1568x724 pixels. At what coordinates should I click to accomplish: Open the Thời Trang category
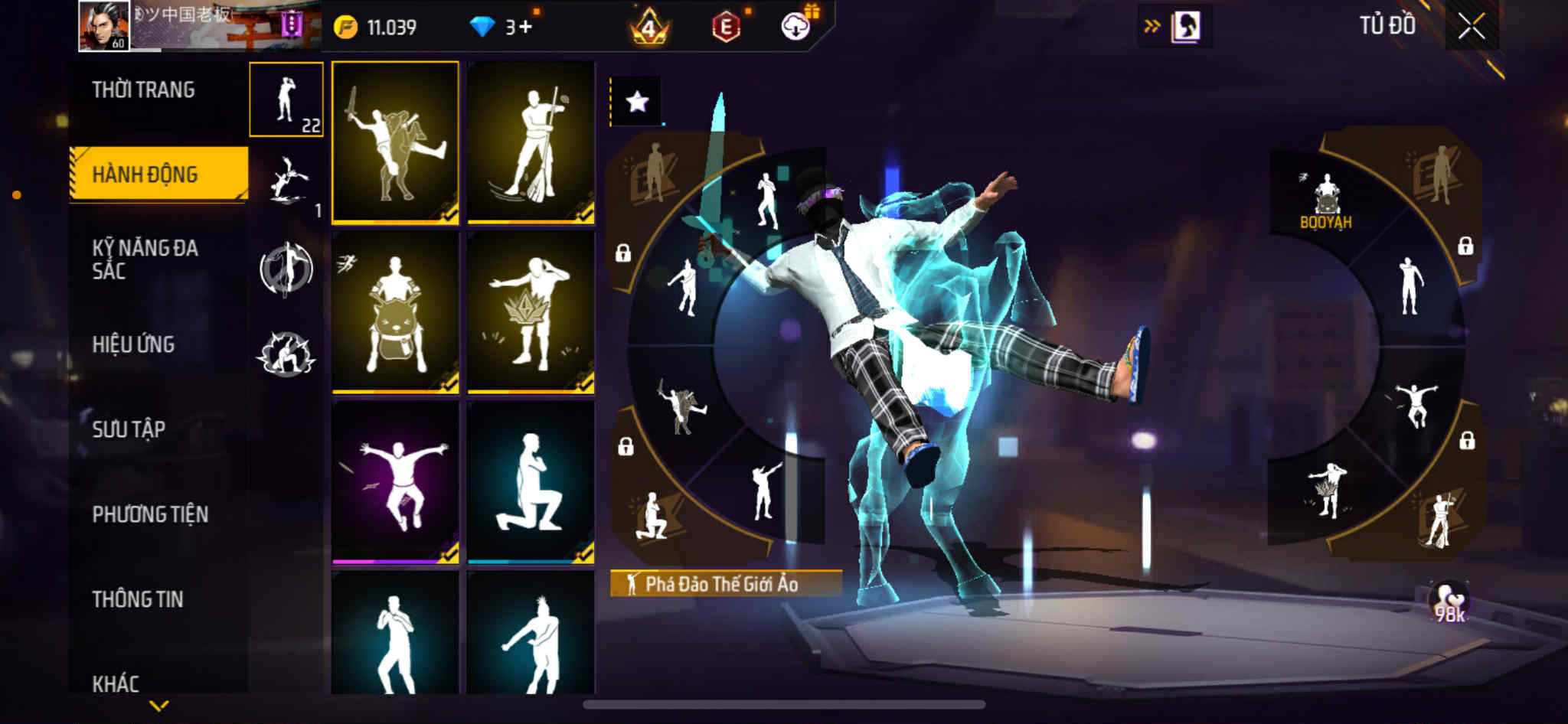click(x=143, y=90)
